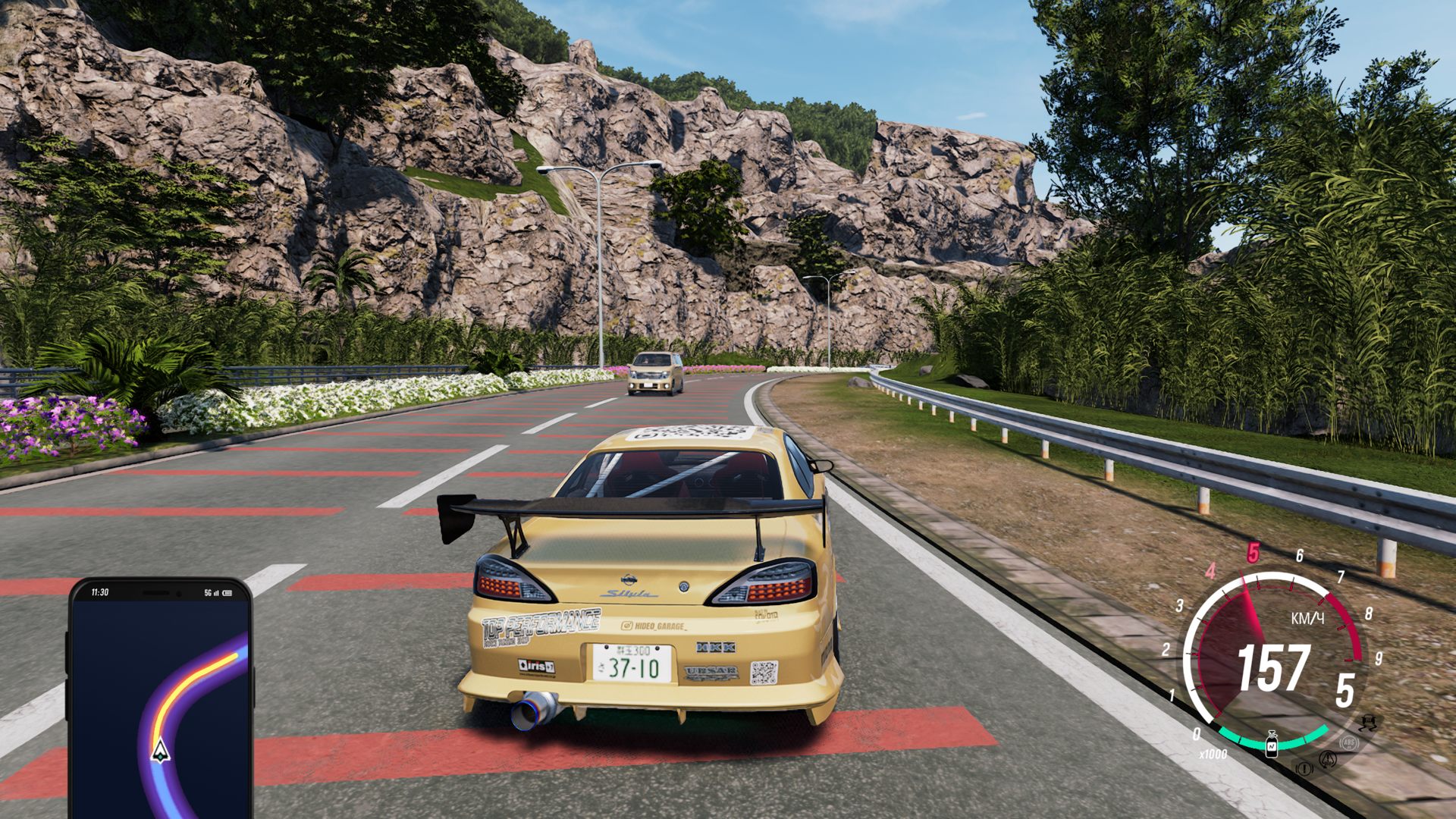Image resolution: width=1456 pixels, height=819 pixels.
Task: Click the 11:30 clock on the phone
Action: point(99,592)
